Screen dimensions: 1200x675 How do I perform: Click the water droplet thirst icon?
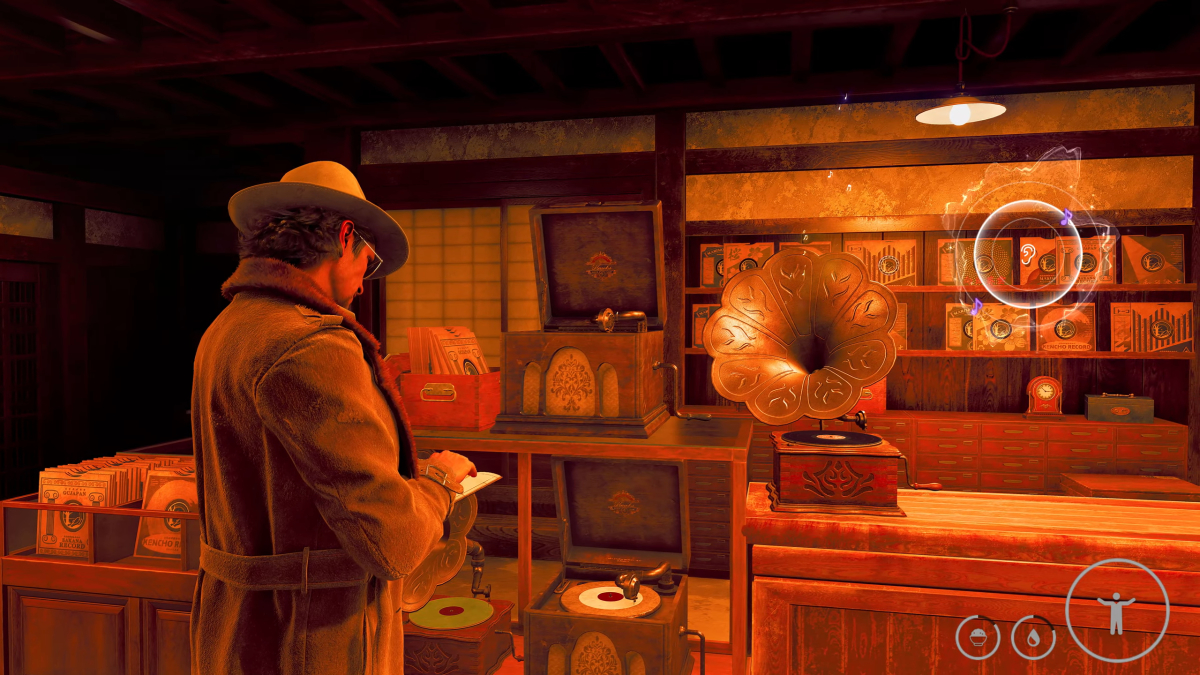[x=1033, y=637]
